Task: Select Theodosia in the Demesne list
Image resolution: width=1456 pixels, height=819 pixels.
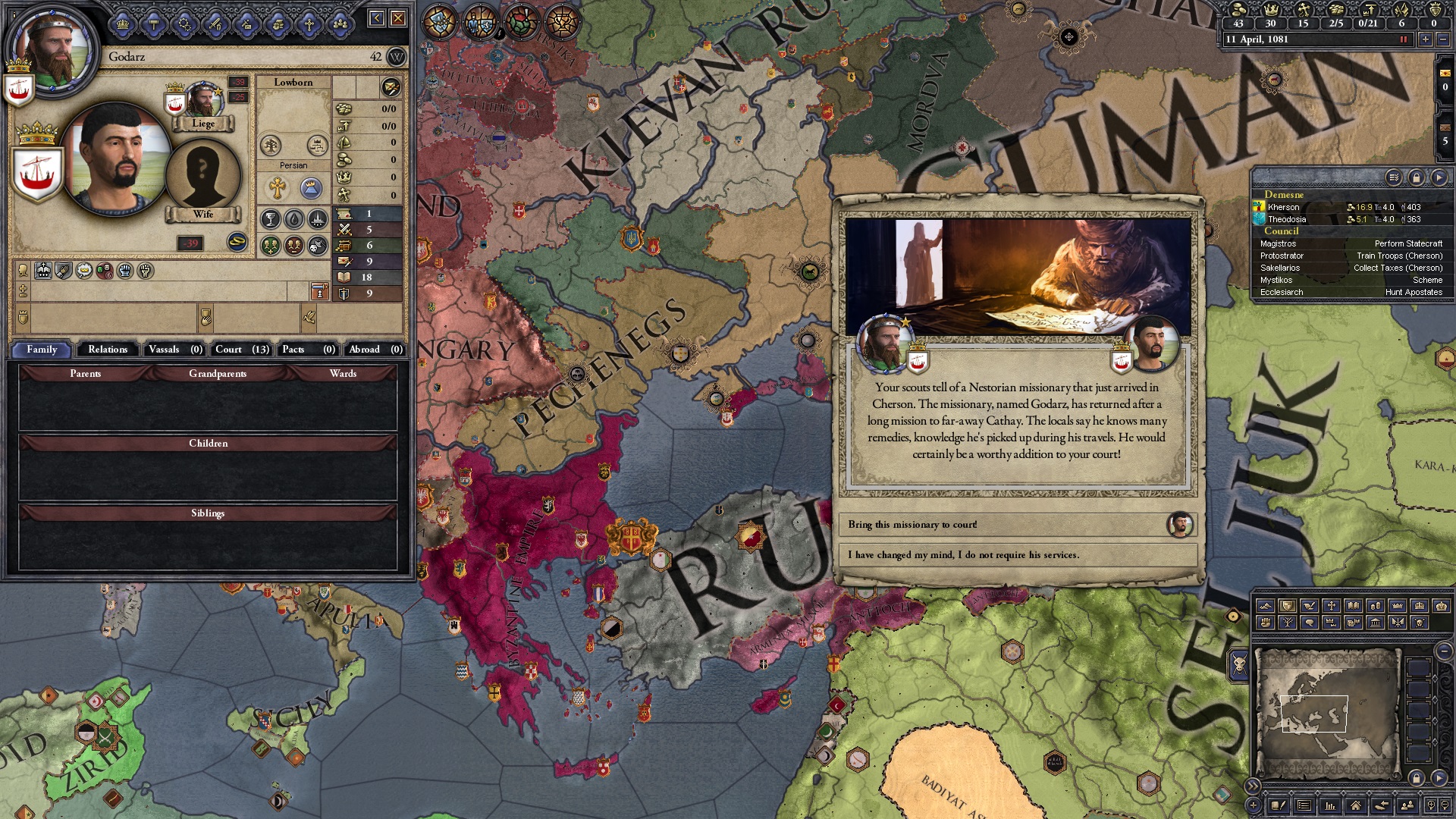Action: pyautogui.click(x=1286, y=219)
